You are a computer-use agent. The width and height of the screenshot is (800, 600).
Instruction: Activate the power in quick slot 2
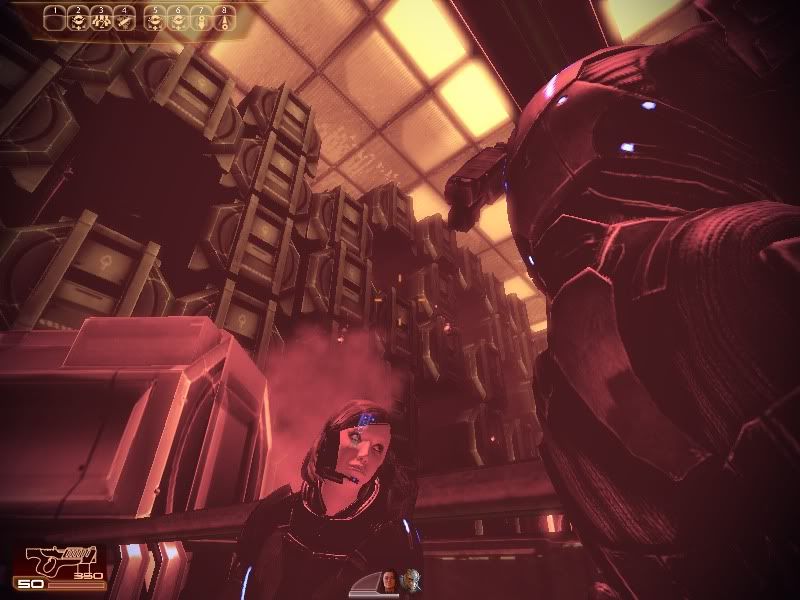click(78, 19)
